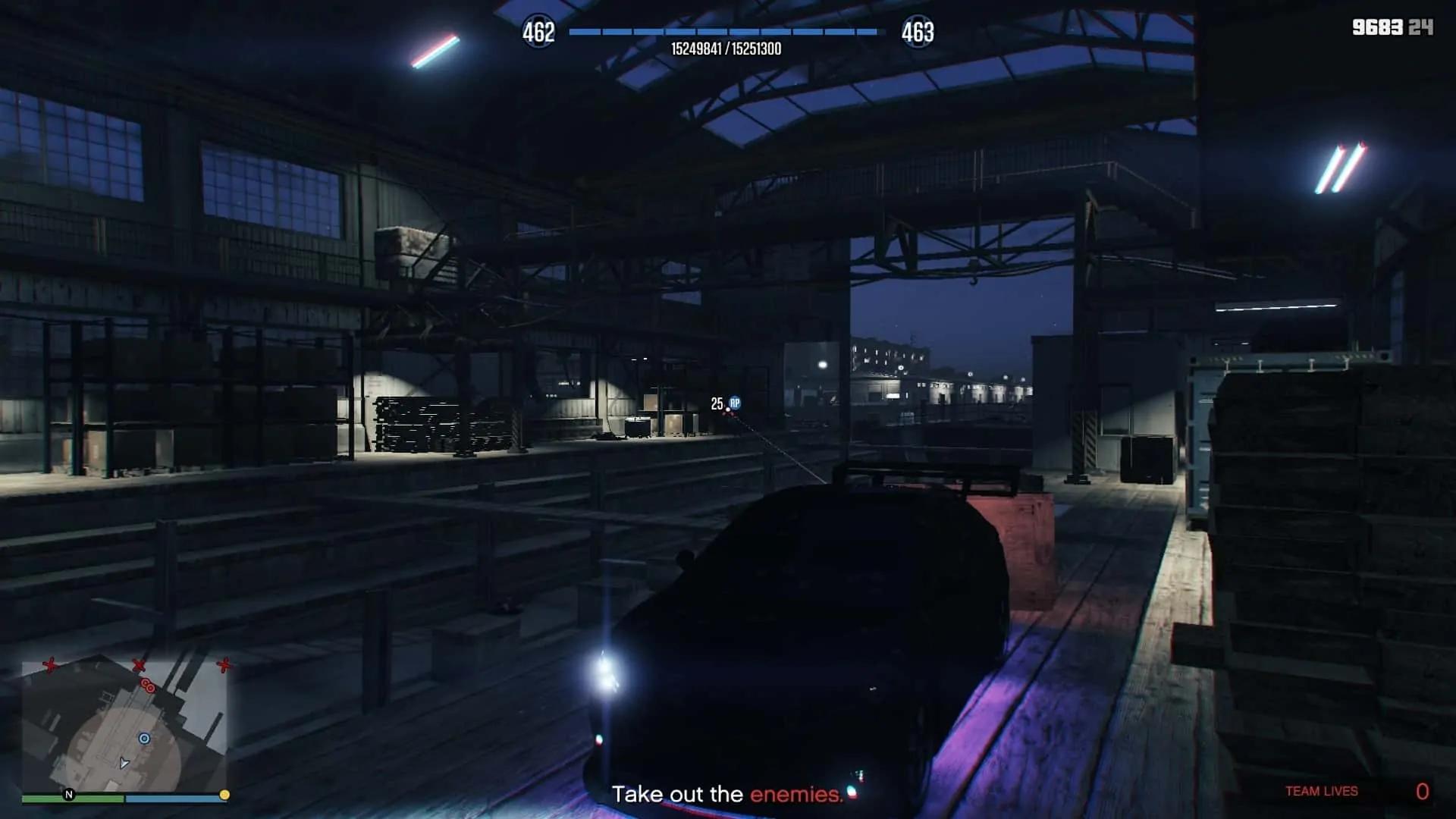The width and height of the screenshot is (1456, 819).
Task: Click the N compass marker on minimap
Action: (x=68, y=795)
